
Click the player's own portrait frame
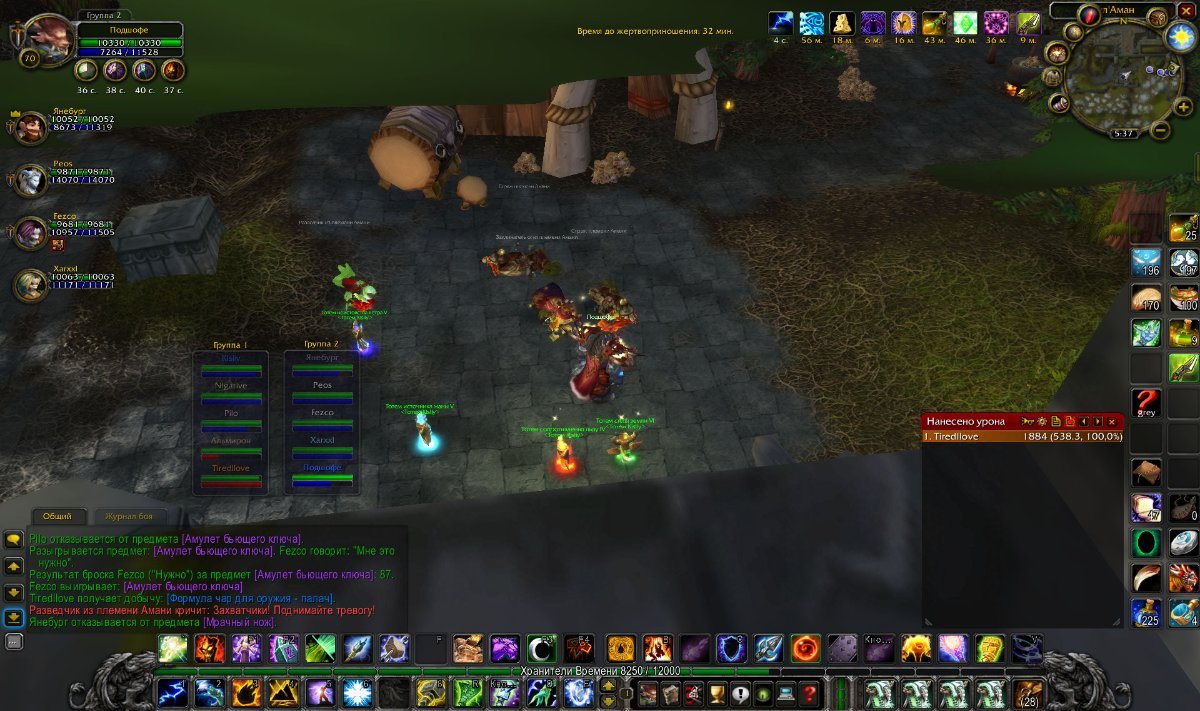tap(45, 38)
